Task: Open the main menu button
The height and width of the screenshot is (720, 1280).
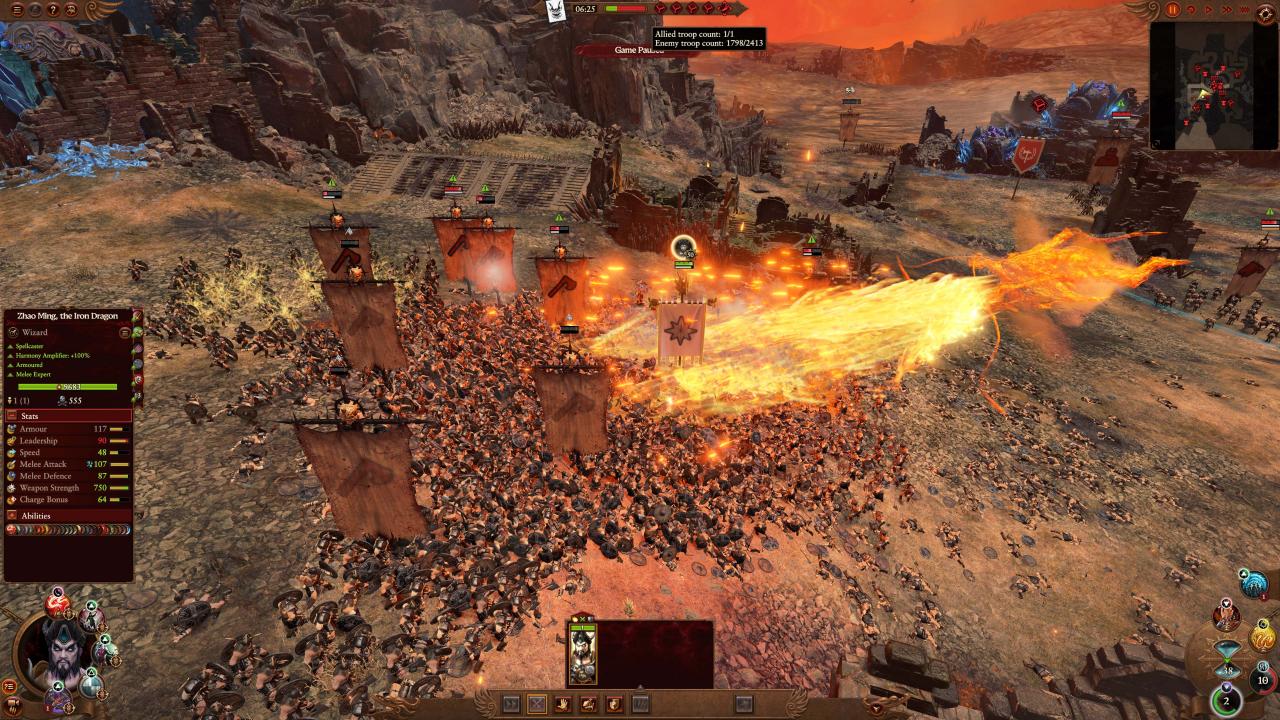Action: (x=16, y=10)
